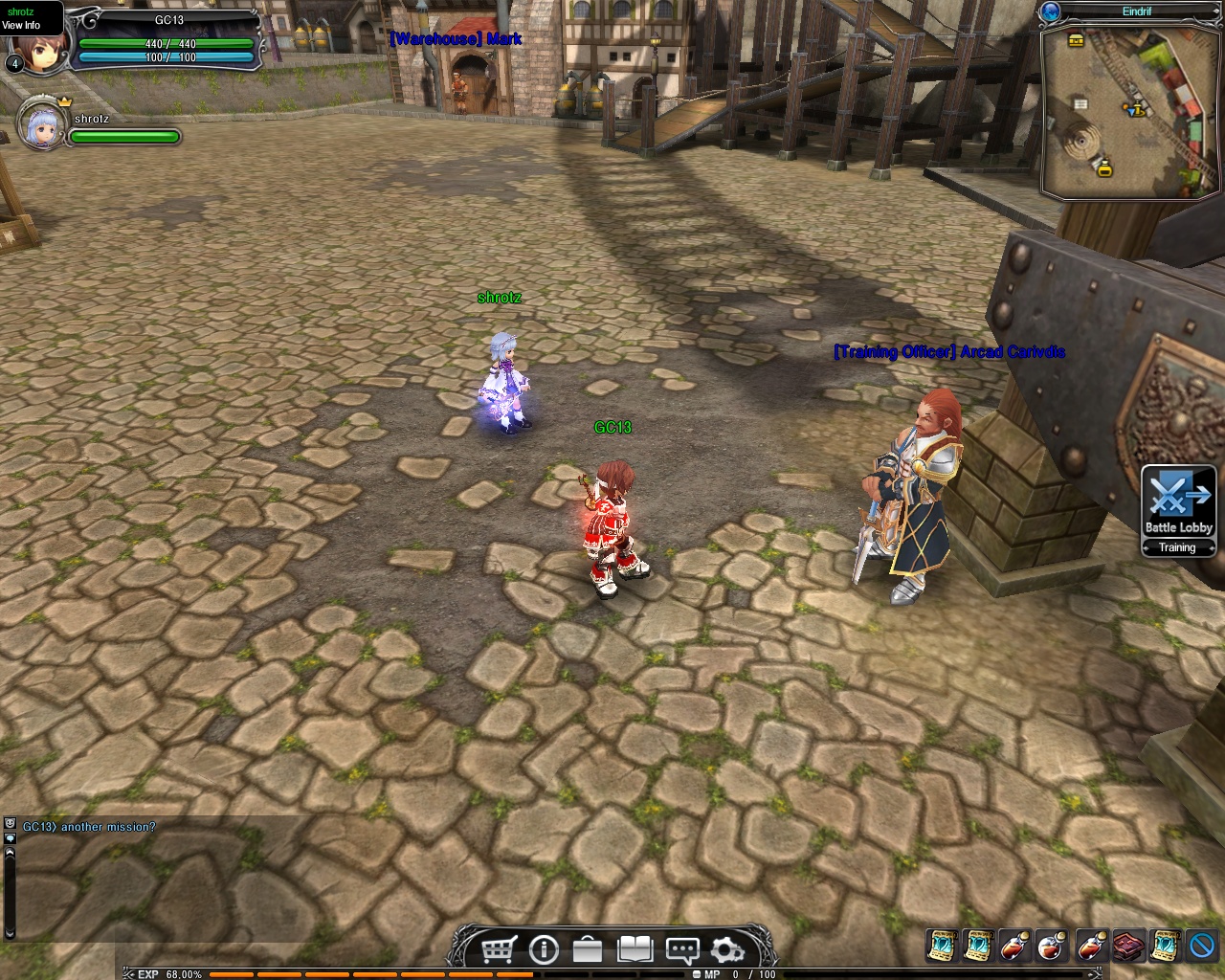Open the information menu icon

[543, 949]
